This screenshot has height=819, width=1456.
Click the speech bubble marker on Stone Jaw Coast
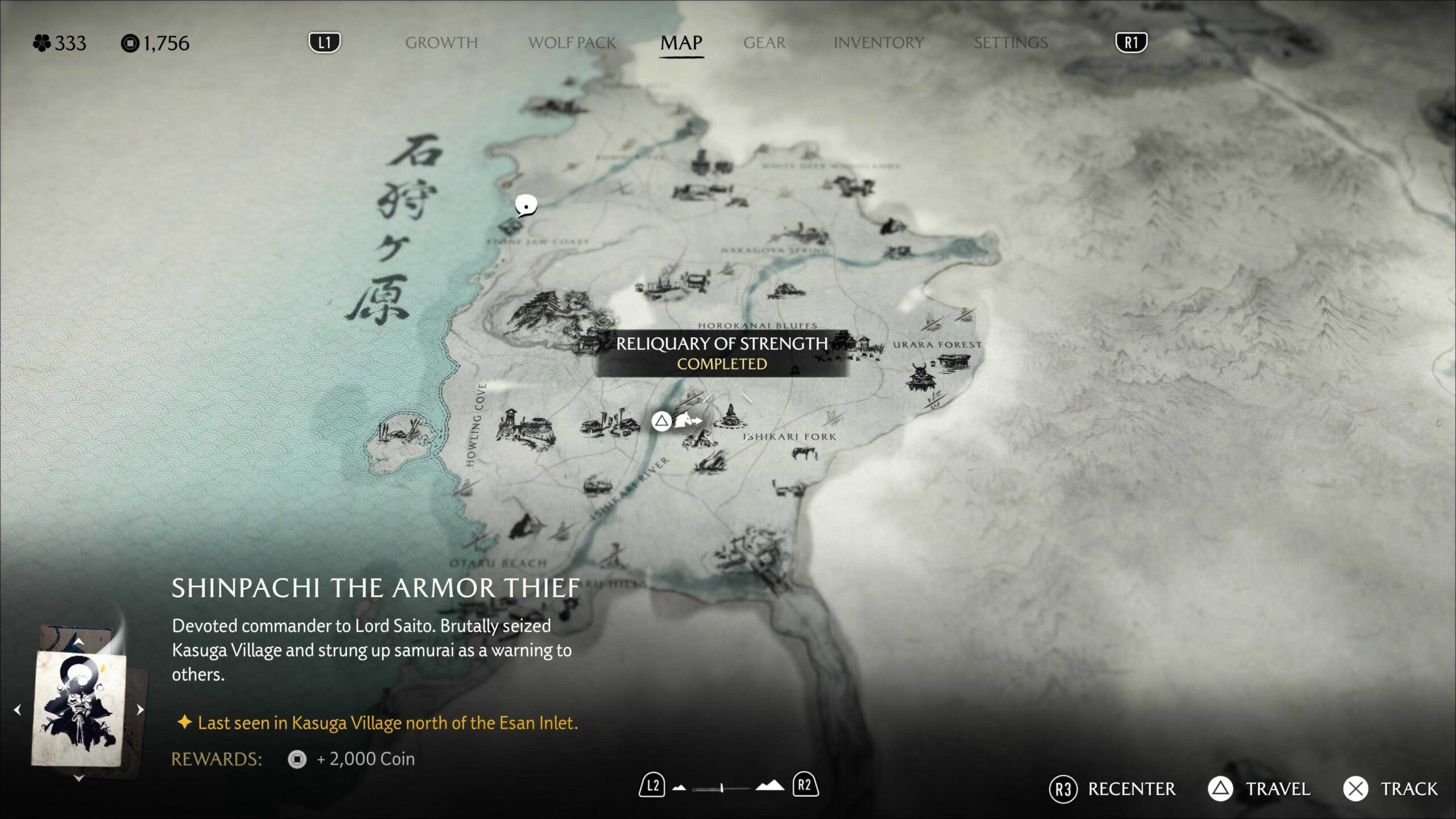526,205
